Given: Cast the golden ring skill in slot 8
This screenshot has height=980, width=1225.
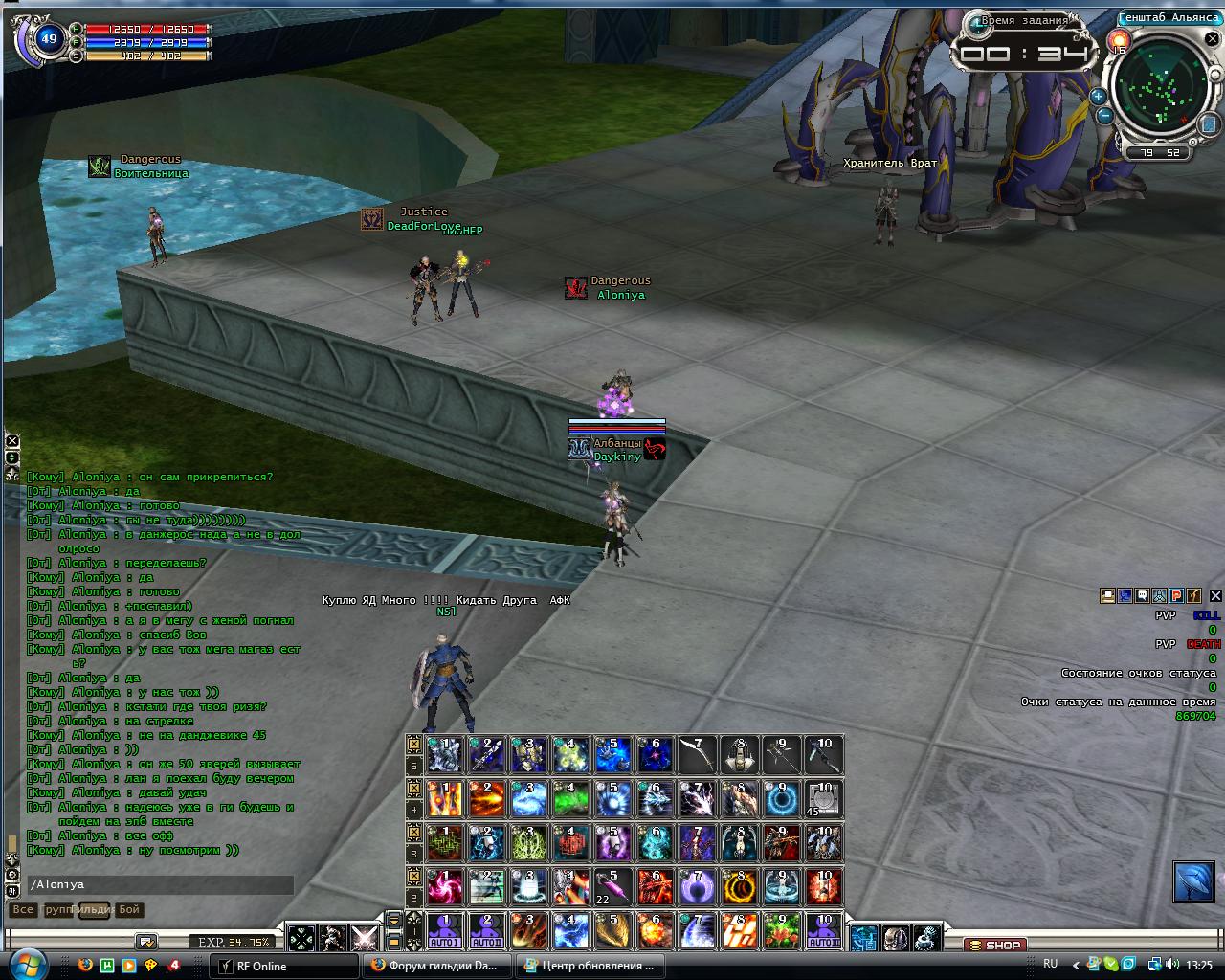Looking at the screenshot, I should tap(740, 887).
